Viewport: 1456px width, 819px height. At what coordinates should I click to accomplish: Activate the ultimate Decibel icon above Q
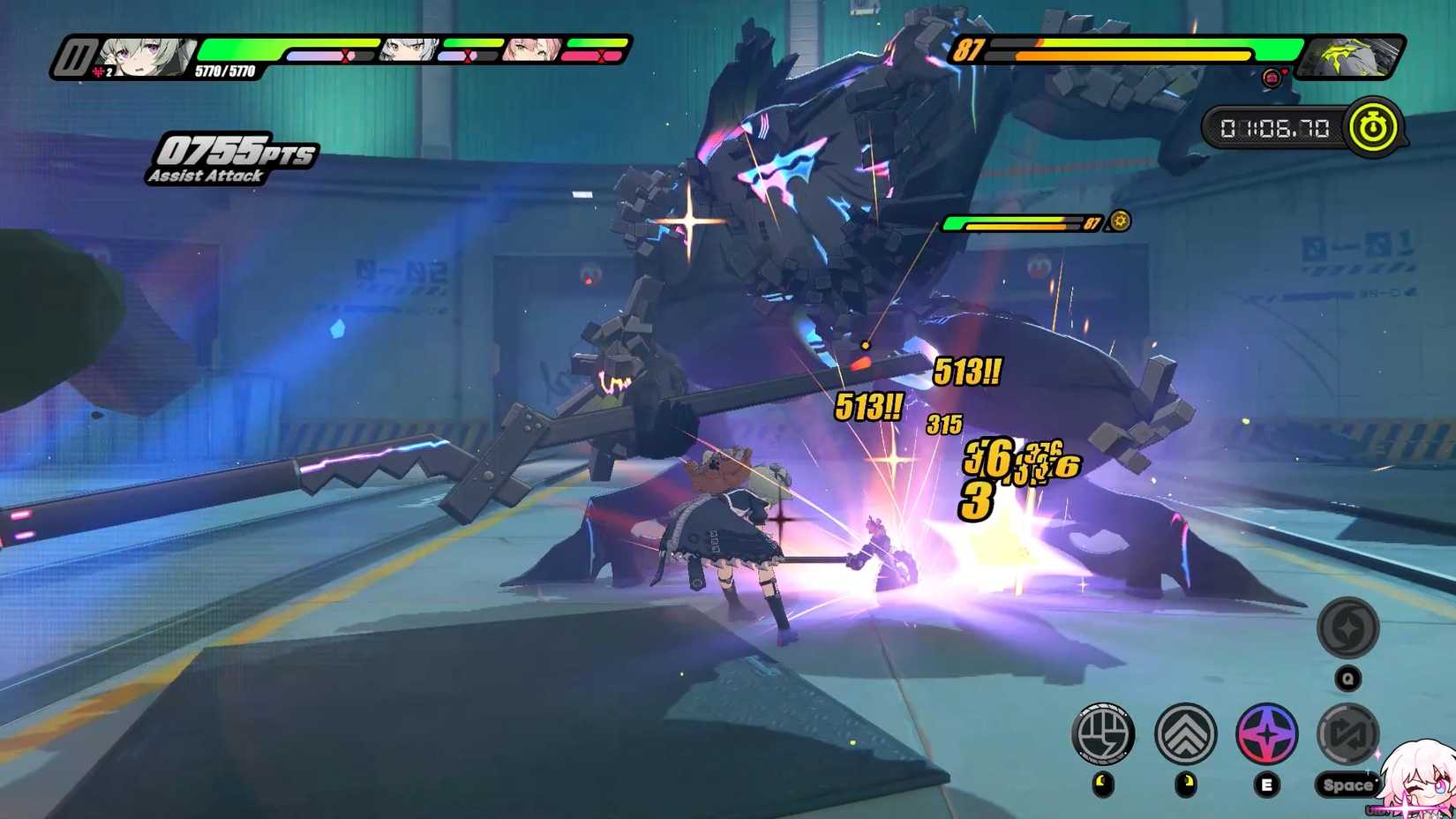1347,630
